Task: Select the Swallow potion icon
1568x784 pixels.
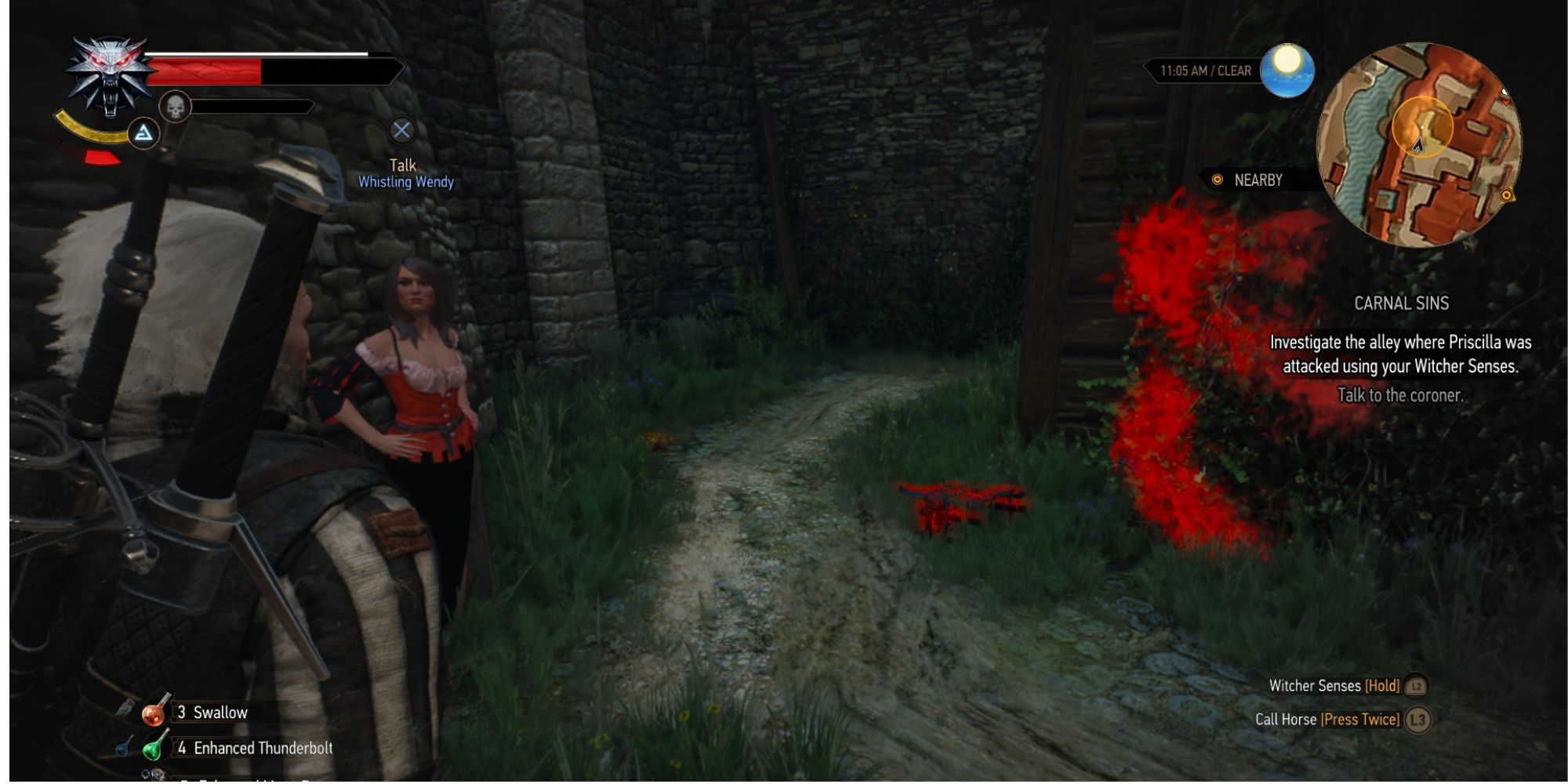Action: tap(154, 713)
